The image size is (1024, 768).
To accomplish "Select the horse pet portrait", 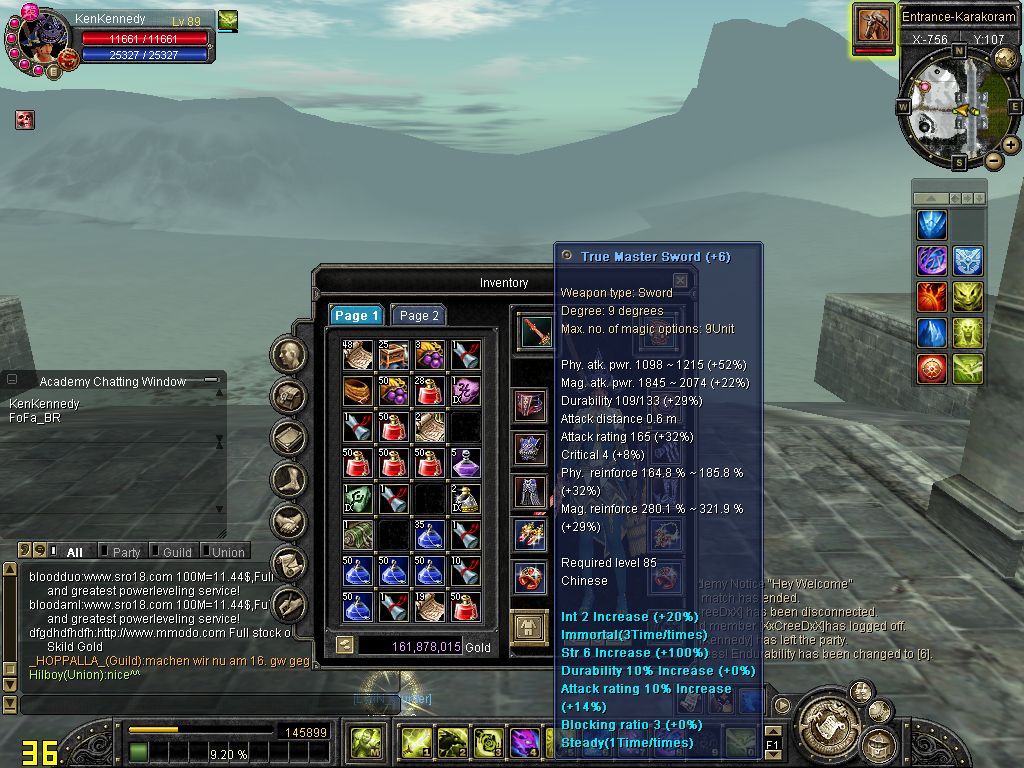I will click(x=874, y=27).
